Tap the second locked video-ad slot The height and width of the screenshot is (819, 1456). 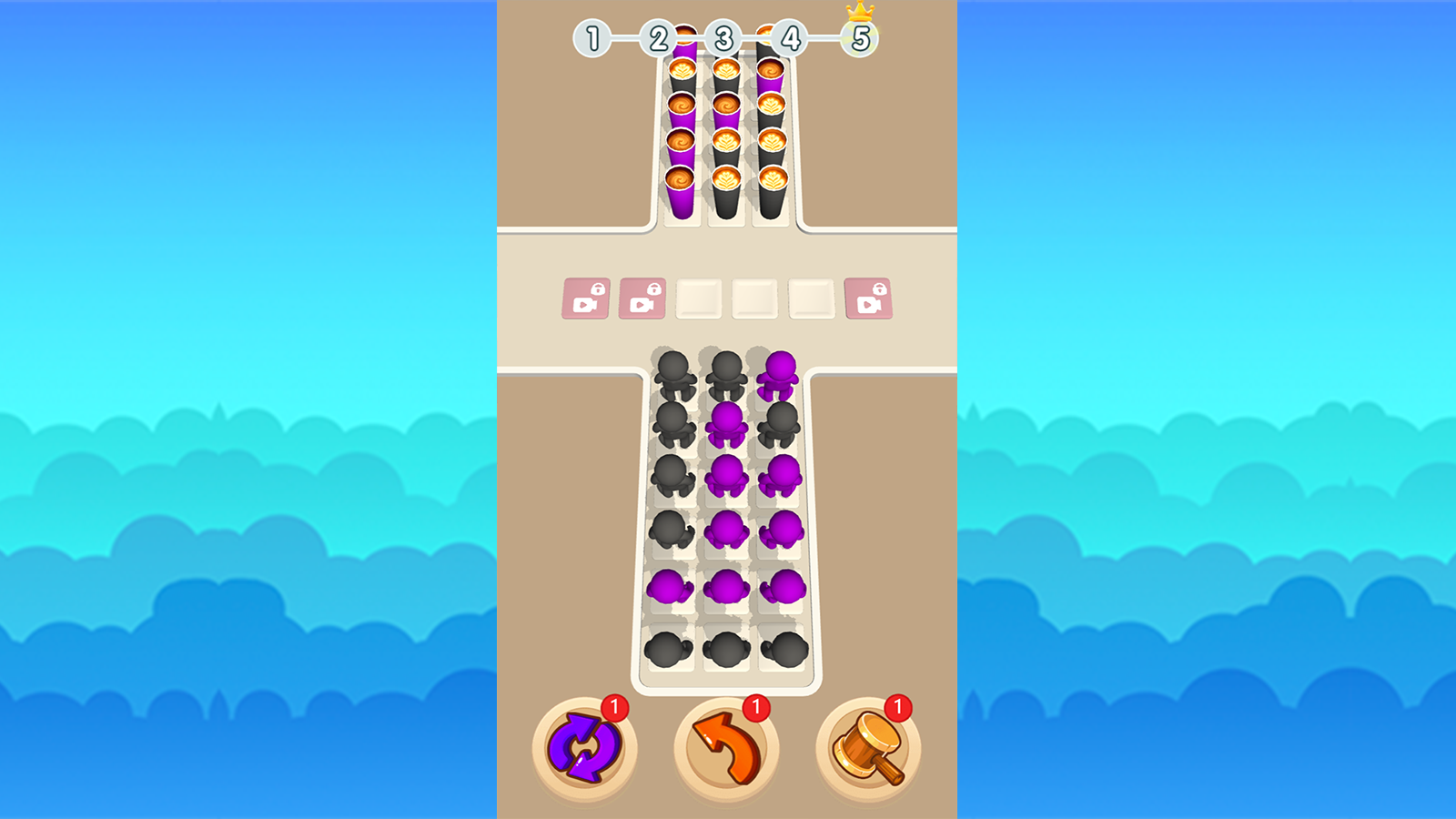point(642,298)
